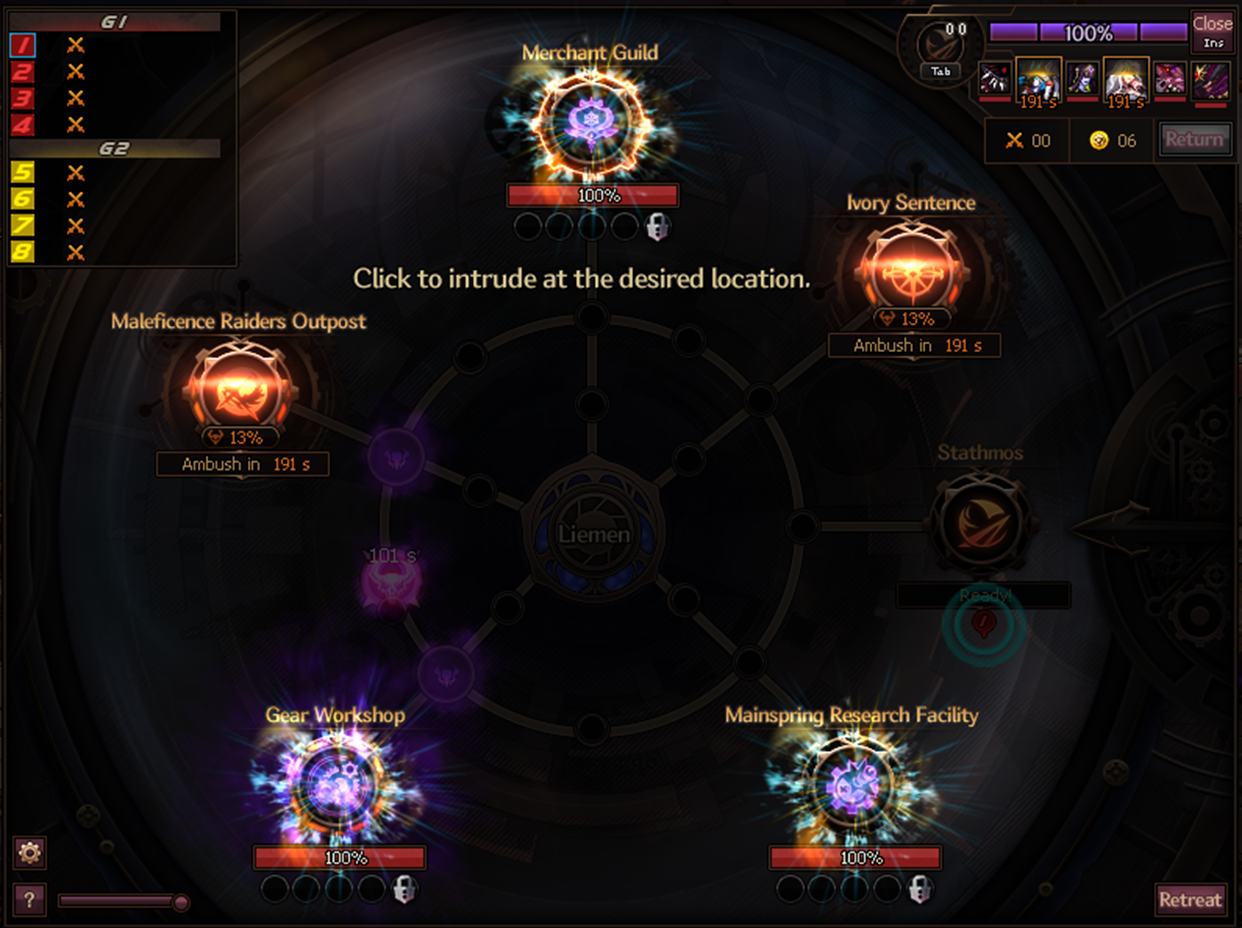Click the Return button

(x=1194, y=140)
